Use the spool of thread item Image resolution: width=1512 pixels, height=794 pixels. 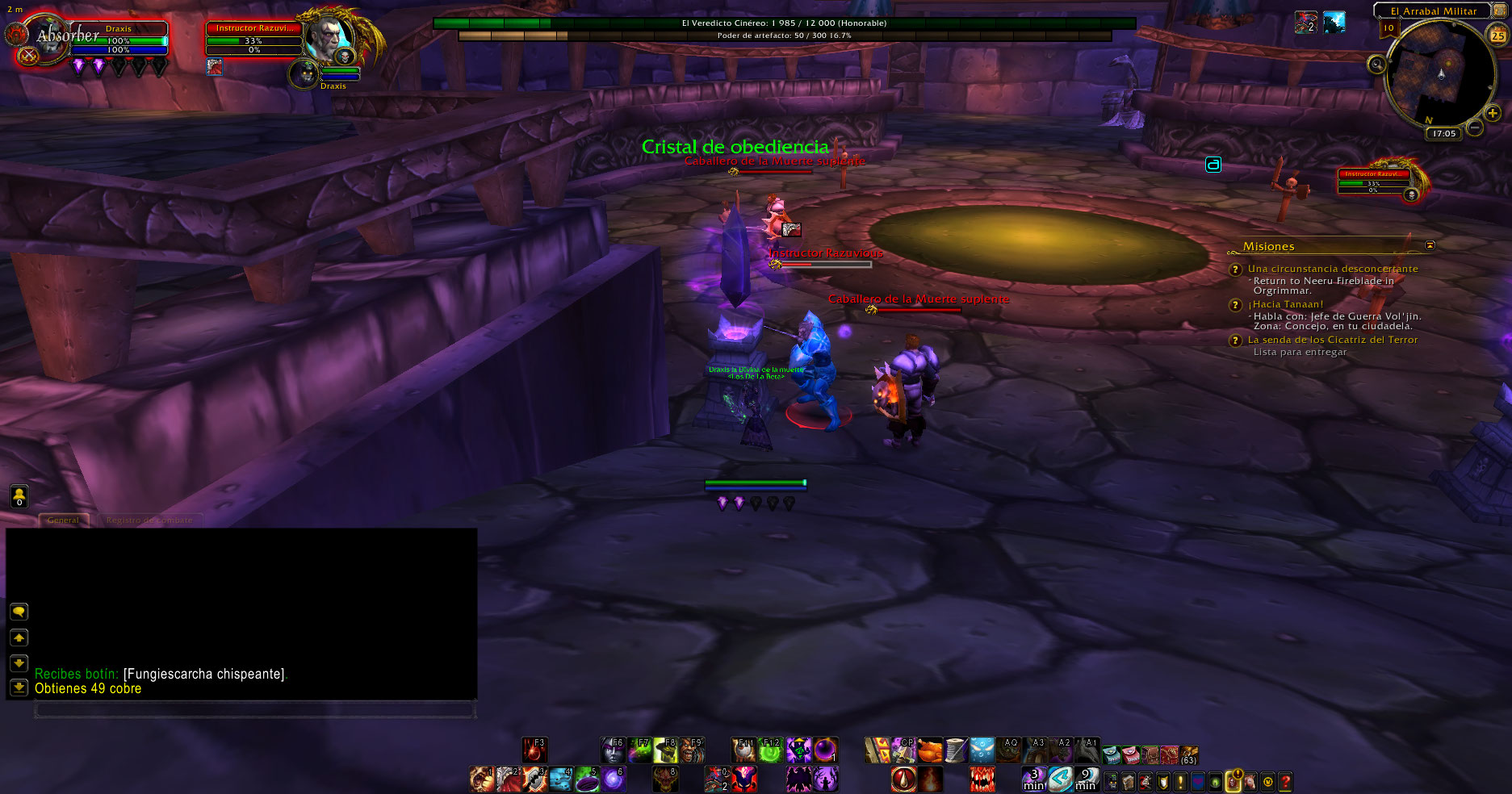(956, 750)
